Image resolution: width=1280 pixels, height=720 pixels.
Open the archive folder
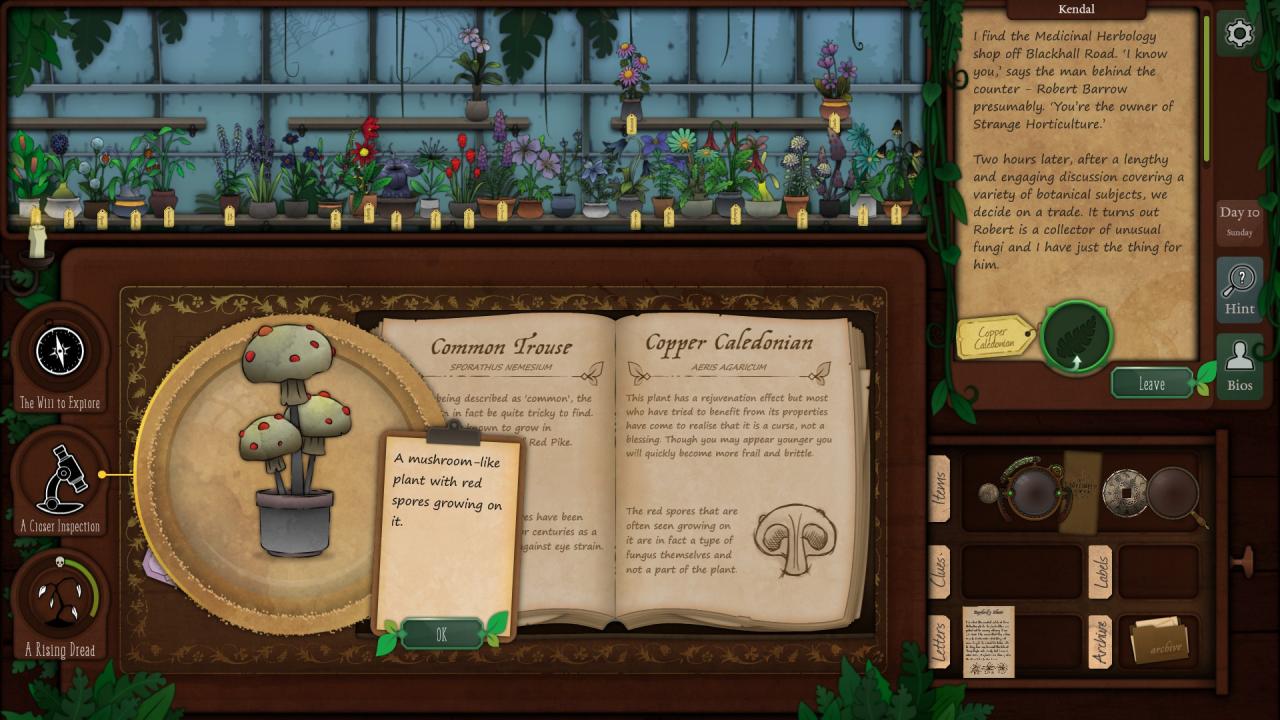tap(1158, 640)
